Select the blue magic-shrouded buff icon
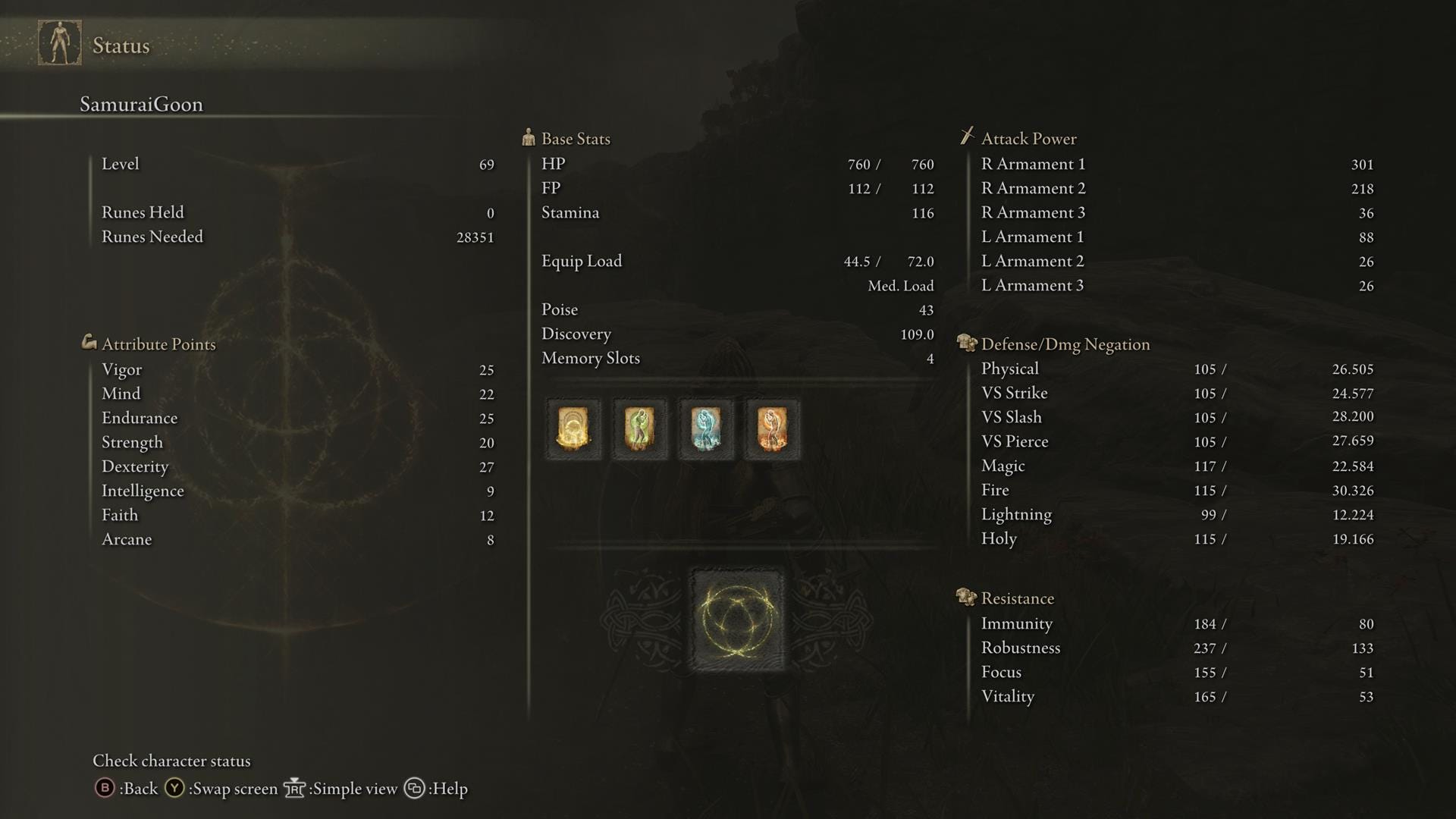 [x=705, y=429]
